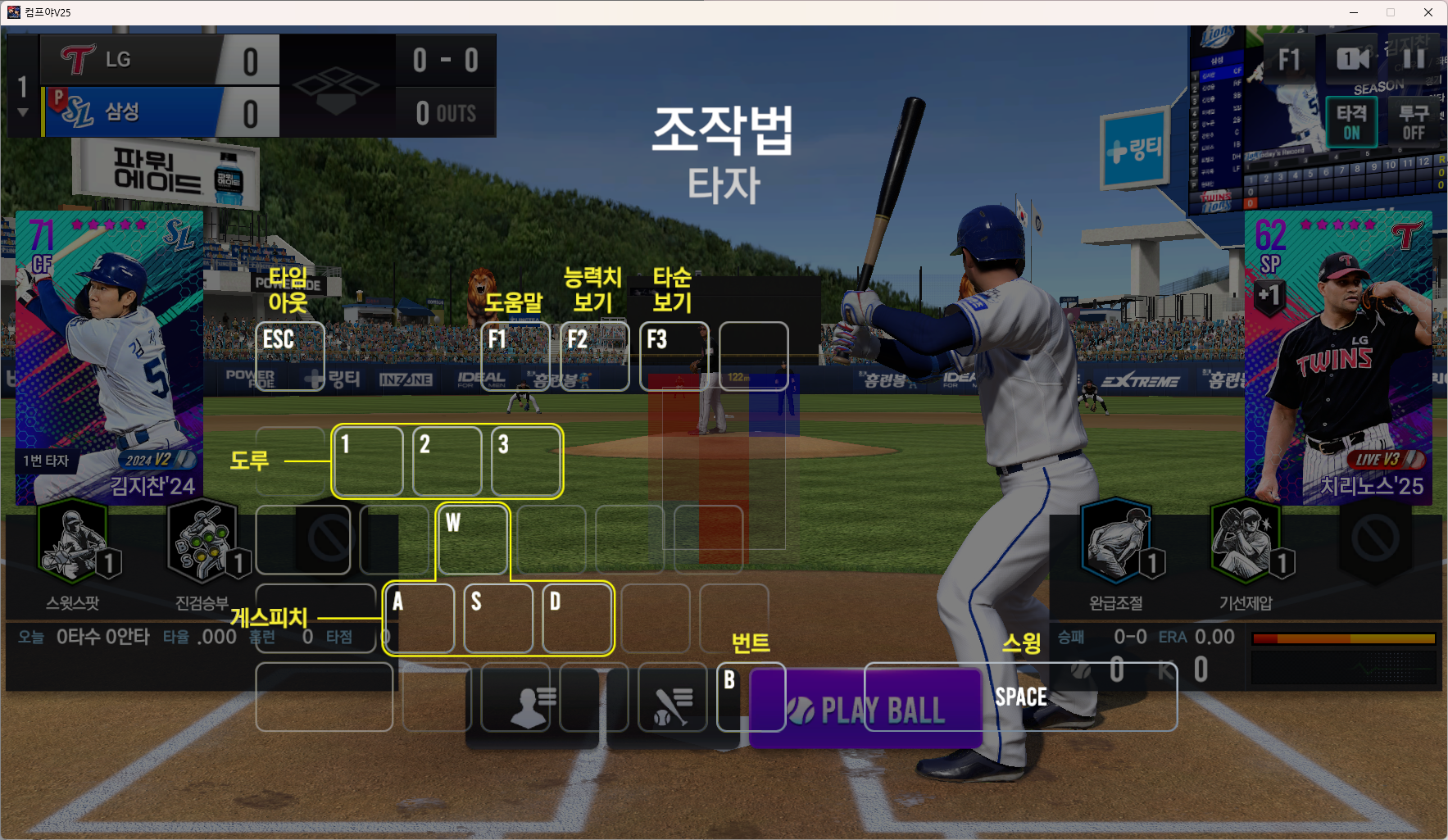Open the F1 help button

point(1289,59)
